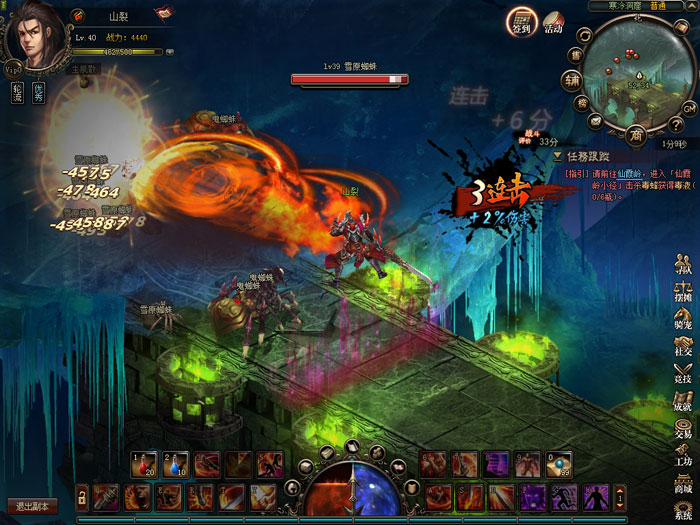This screenshot has height=525, width=700.
Task: Click the player character portrait
Action: 36,38
